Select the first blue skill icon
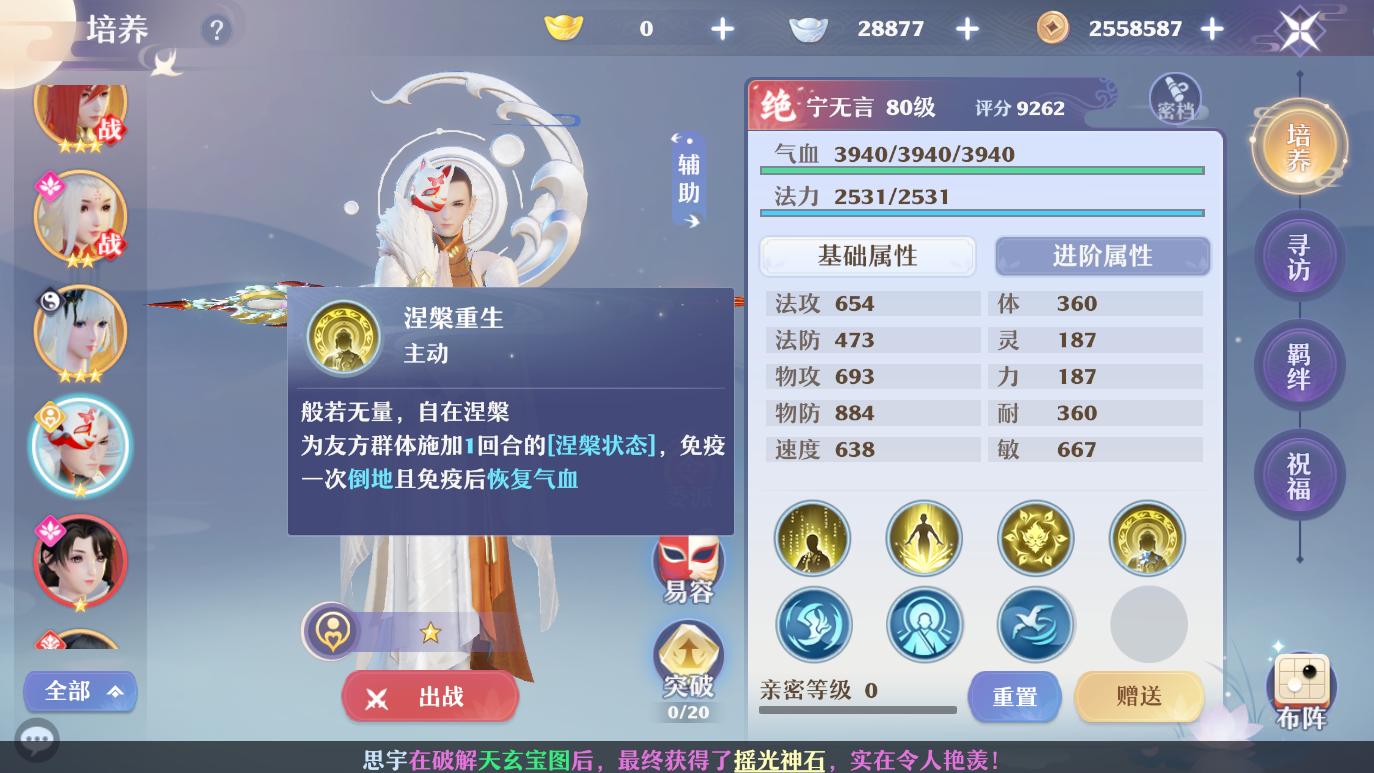The height and width of the screenshot is (773, 1374). point(813,624)
